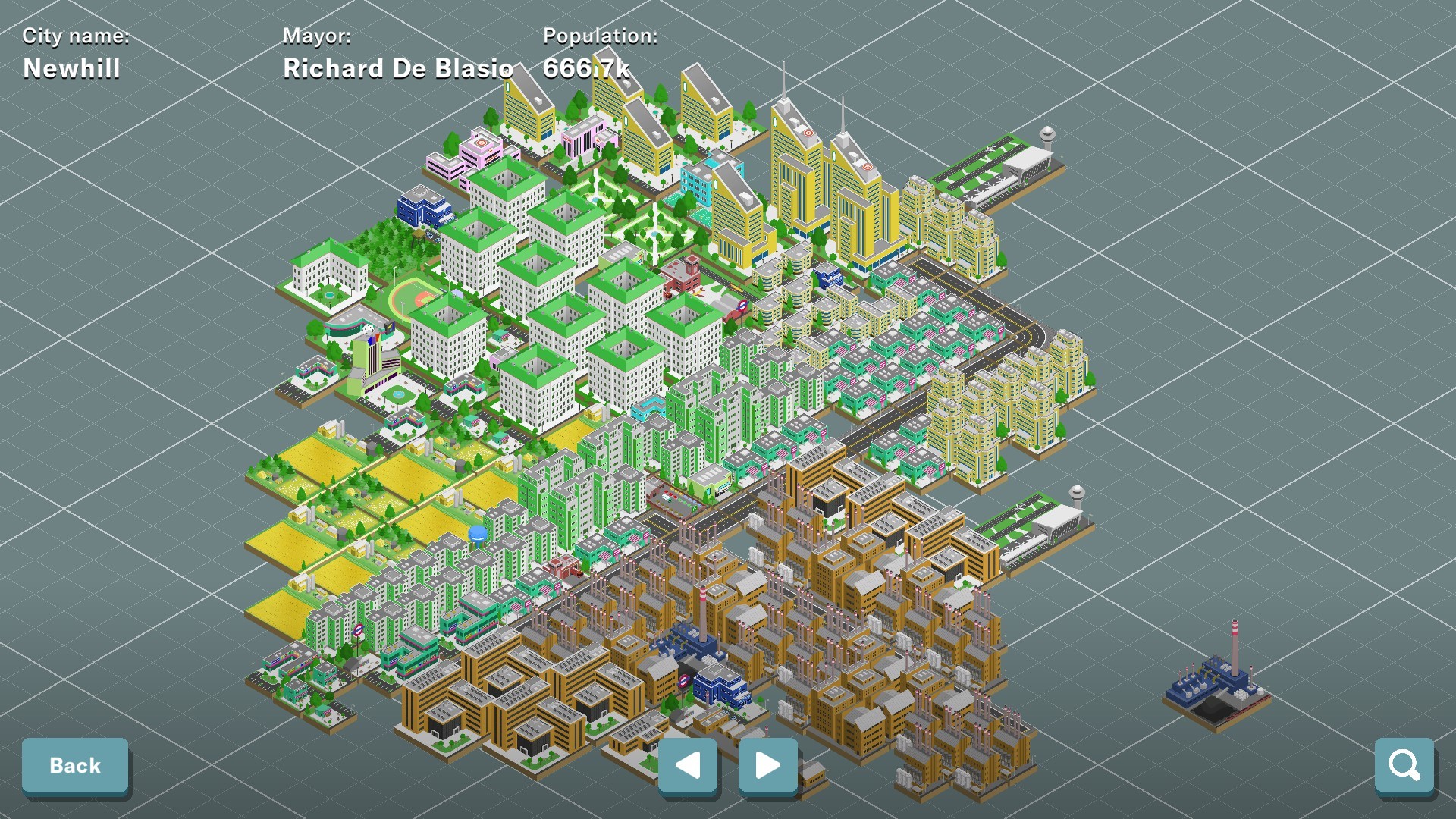Image resolution: width=1456 pixels, height=819 pixels.
Task: Collapse back one city using the left arrow
Action: (687, 766)
